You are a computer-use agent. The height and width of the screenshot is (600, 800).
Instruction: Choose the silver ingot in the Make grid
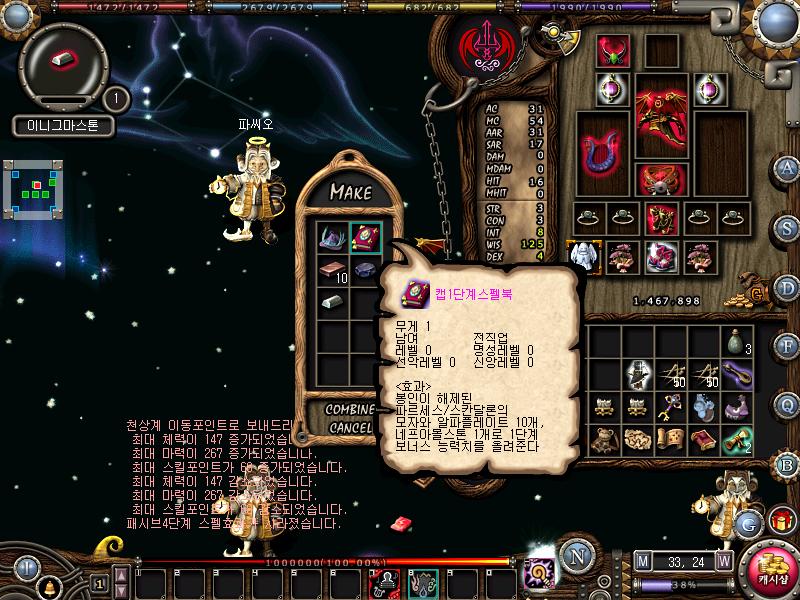(x=331, y=303)
